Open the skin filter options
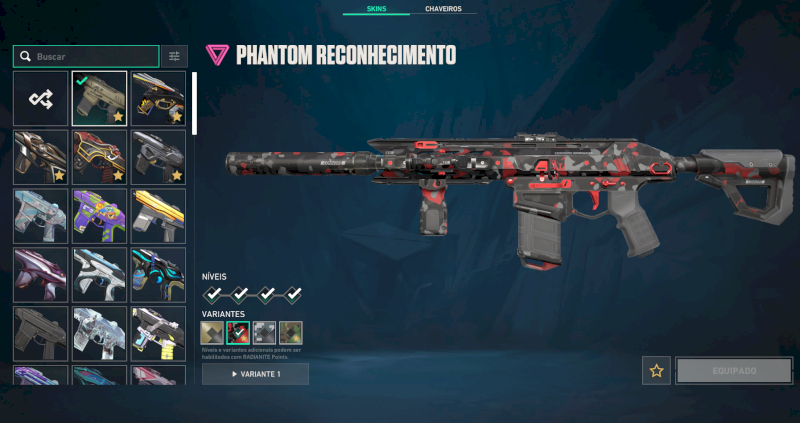The image size is (800, 423). (x=174, y=57)
